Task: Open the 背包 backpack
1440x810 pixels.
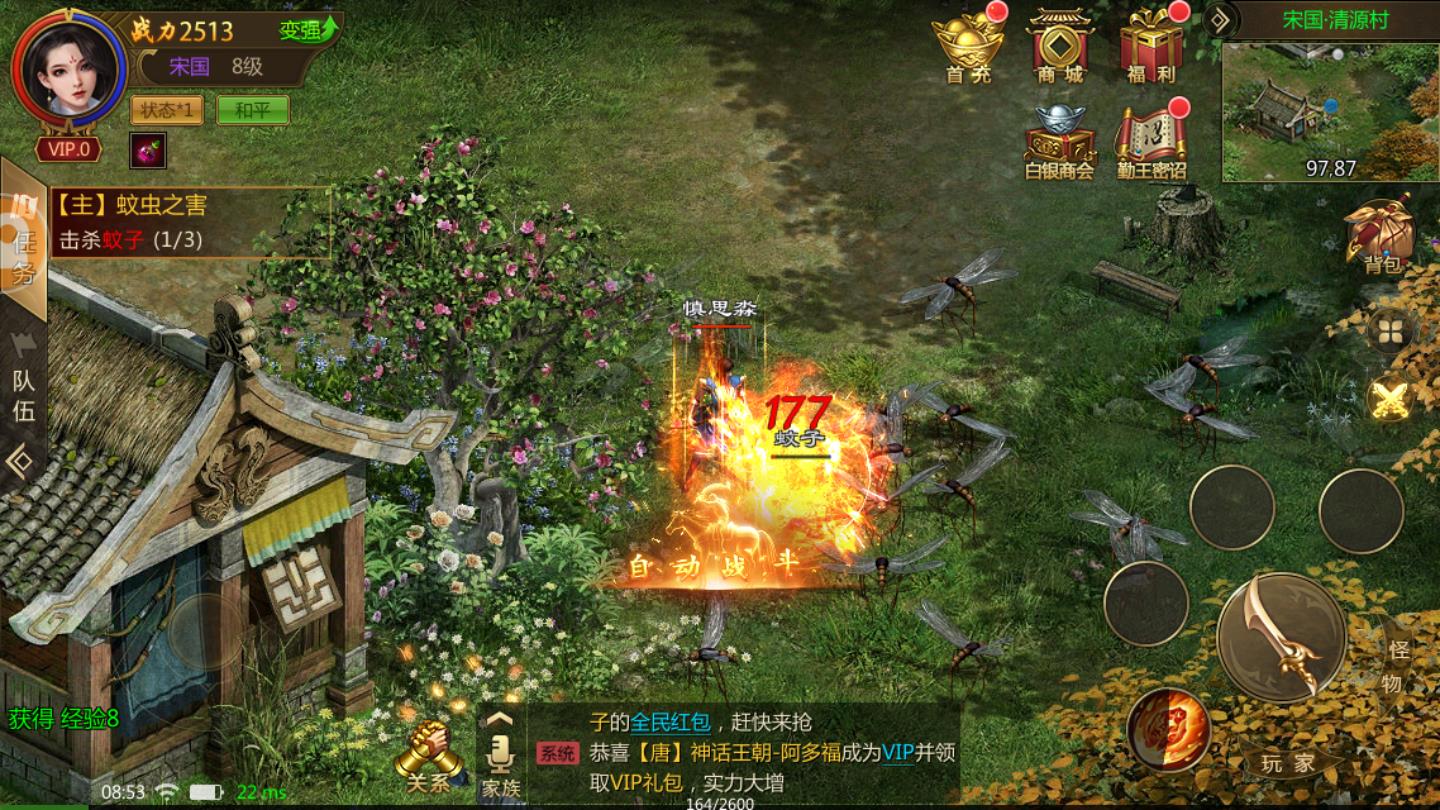Action: coord(1382,236)
